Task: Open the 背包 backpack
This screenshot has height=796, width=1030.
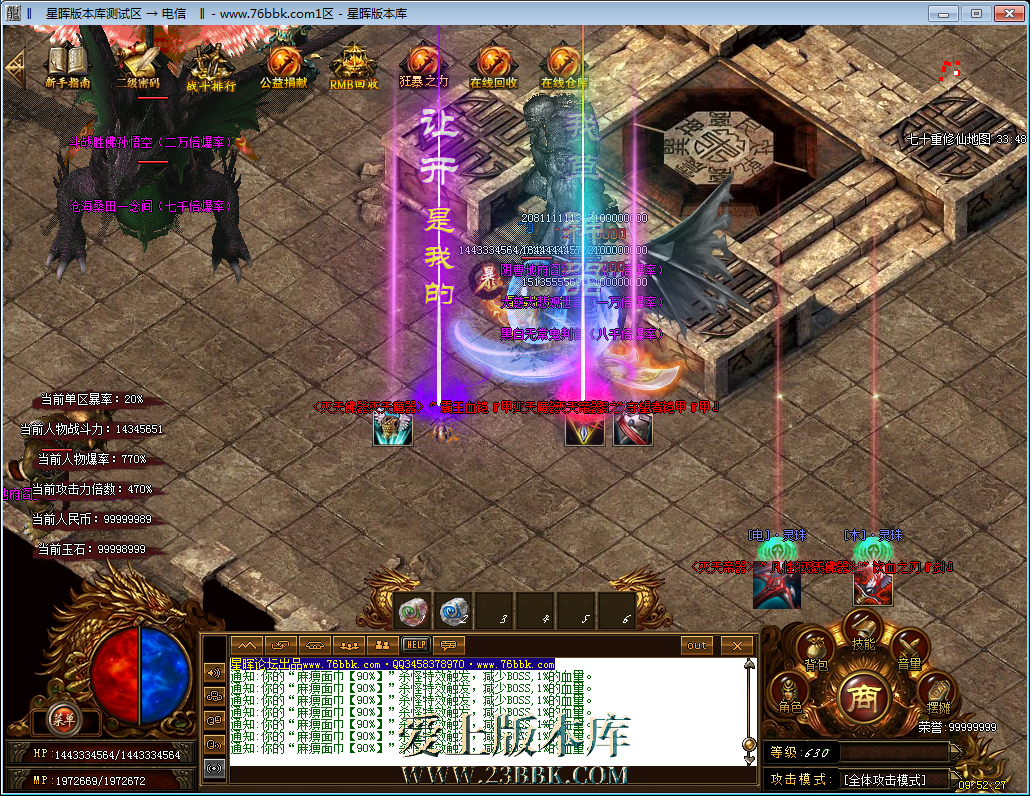Action: click(816, 648)
